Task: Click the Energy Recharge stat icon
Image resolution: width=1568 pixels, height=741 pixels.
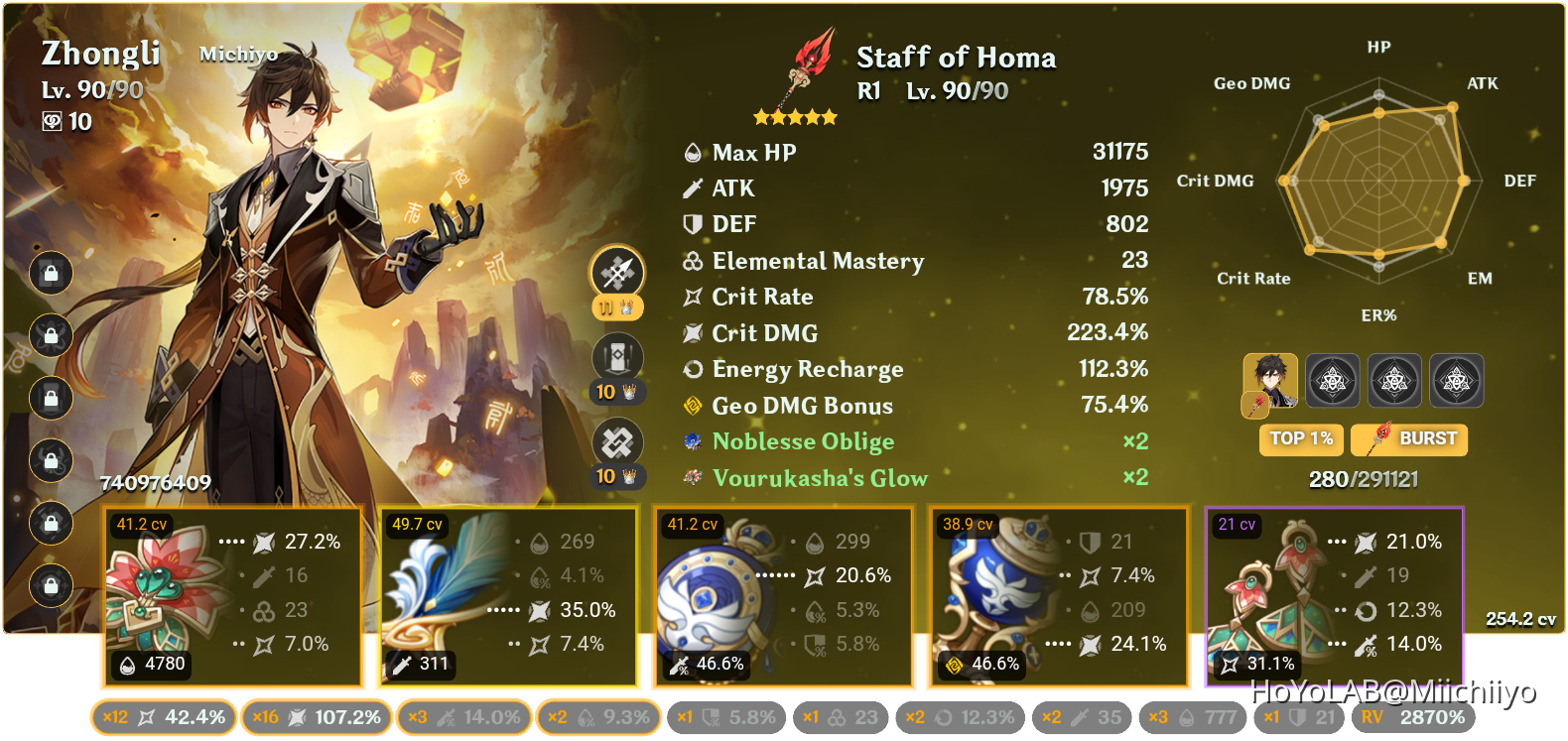Action: point(693,369)
